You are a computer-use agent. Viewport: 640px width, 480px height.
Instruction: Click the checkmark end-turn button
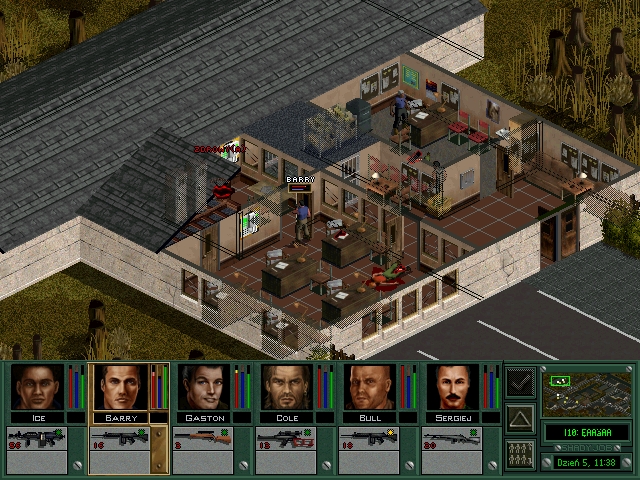520,383
